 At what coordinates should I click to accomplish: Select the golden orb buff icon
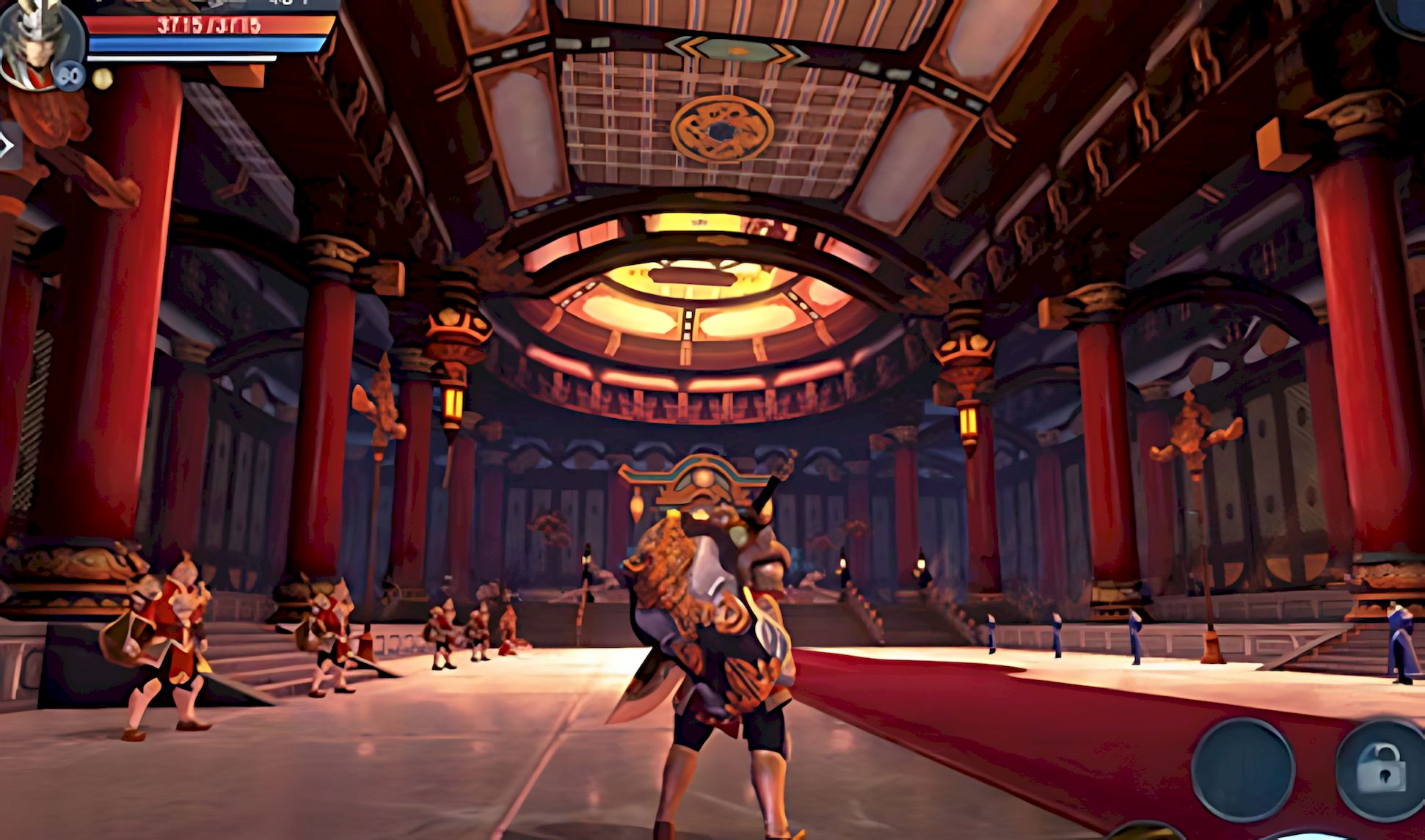103,78
